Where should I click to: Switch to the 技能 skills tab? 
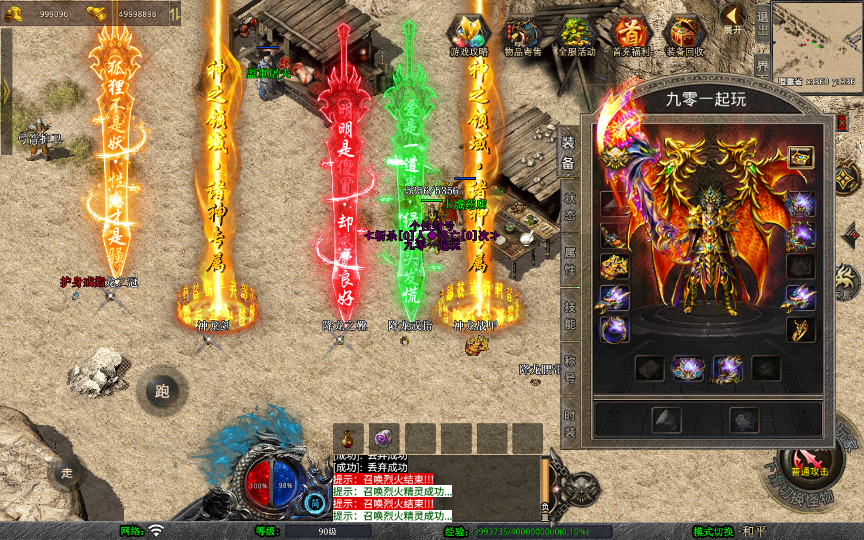pyautogui.click(x=568, y=305)
